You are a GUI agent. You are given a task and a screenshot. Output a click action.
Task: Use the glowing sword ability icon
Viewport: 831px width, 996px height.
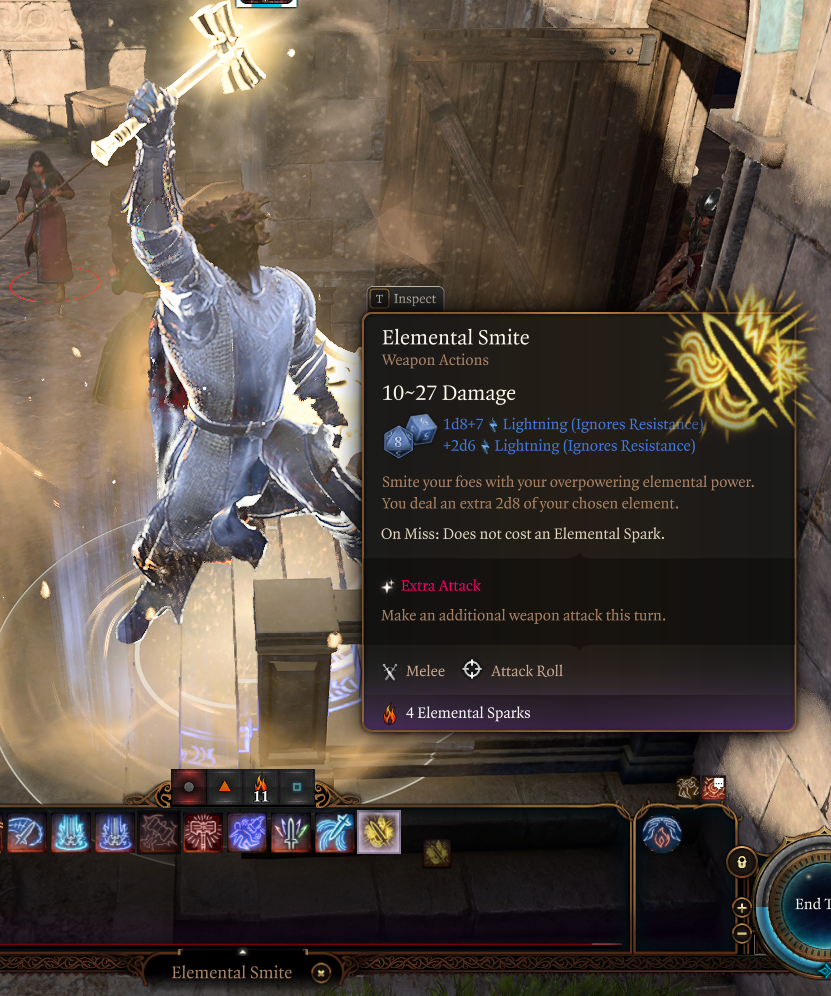(x=291, y=832)
